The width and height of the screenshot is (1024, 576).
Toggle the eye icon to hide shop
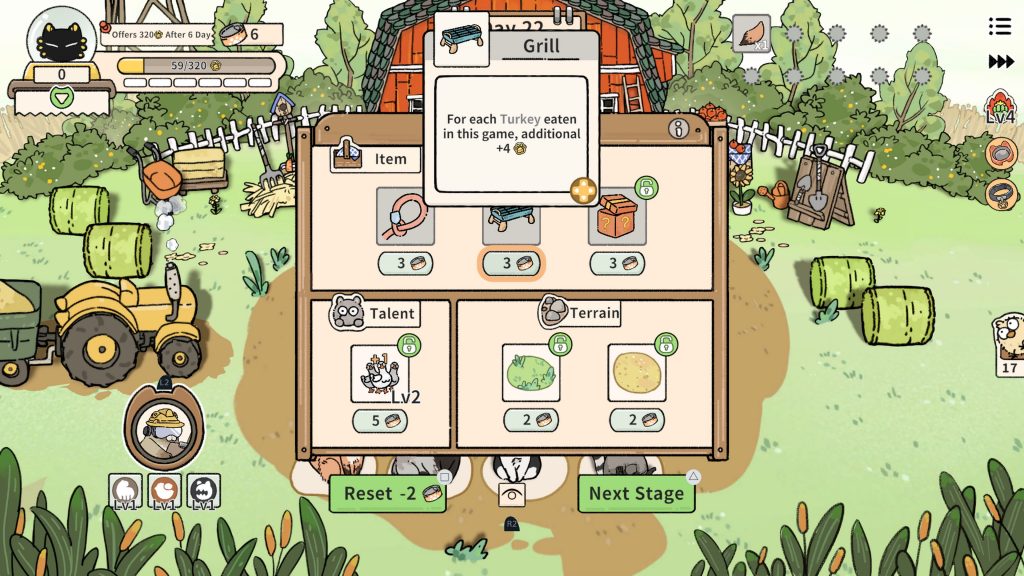512,494
